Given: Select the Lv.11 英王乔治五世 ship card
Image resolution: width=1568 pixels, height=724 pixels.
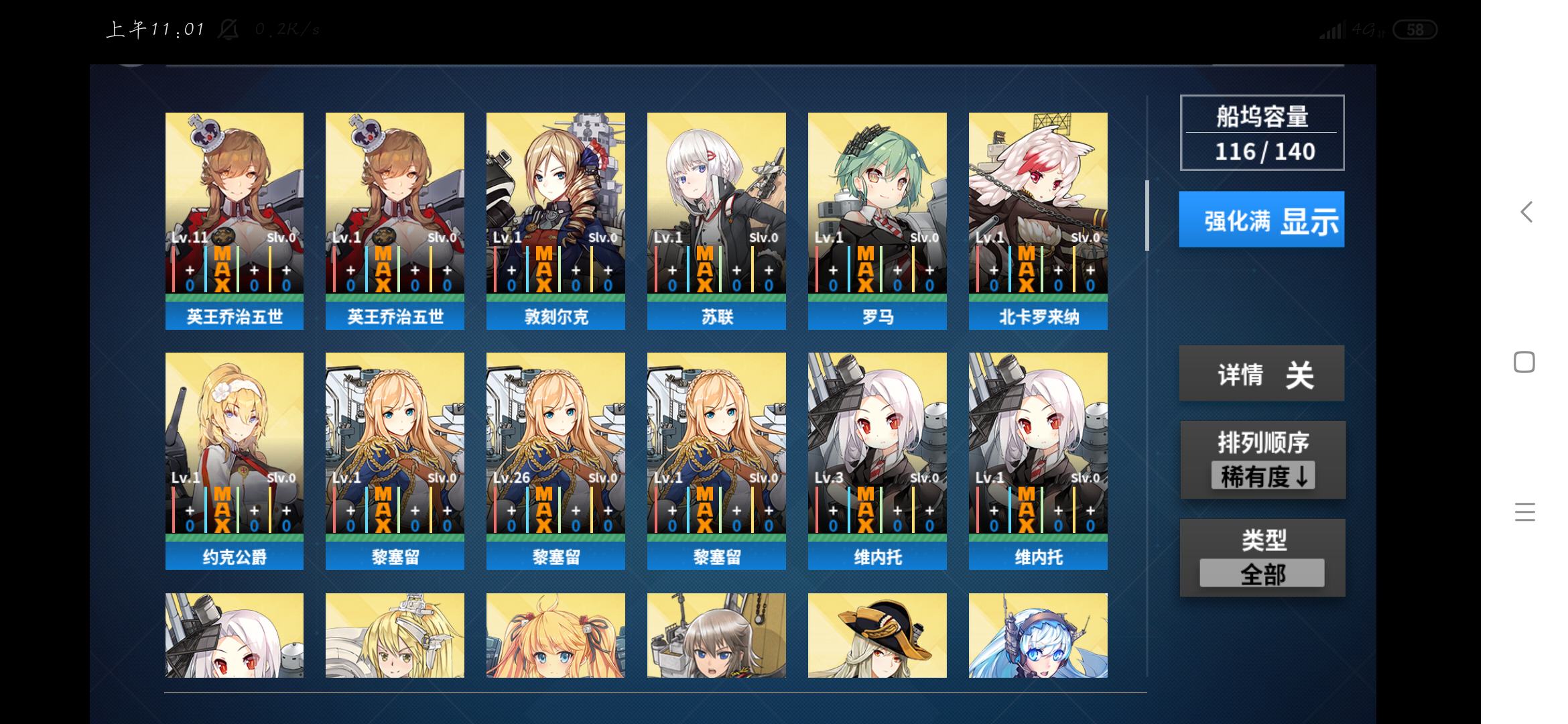Looking at the screenshot, I should (234, 221).
